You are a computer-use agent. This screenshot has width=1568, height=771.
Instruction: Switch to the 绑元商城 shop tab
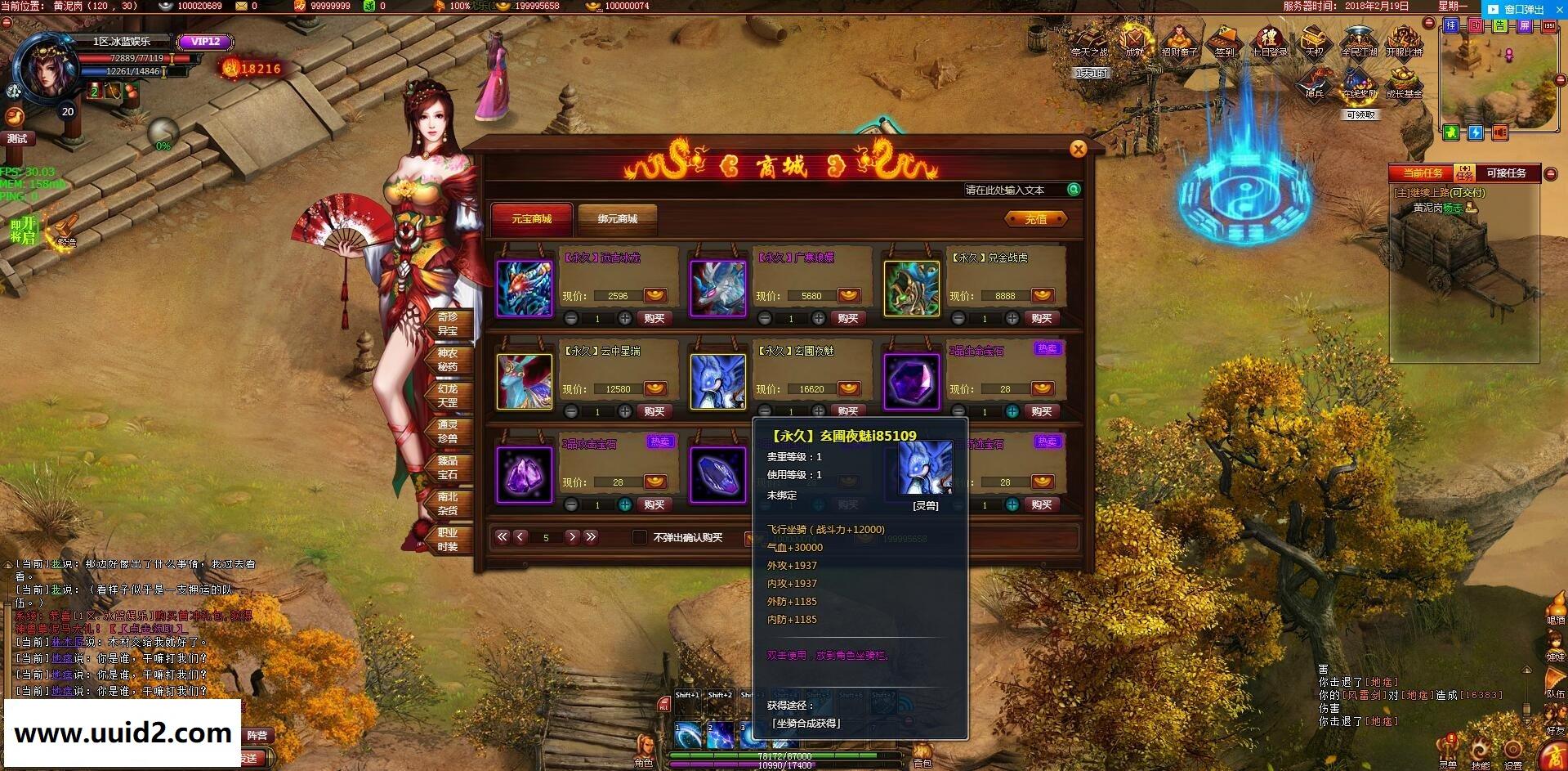[x=617, y=220]
